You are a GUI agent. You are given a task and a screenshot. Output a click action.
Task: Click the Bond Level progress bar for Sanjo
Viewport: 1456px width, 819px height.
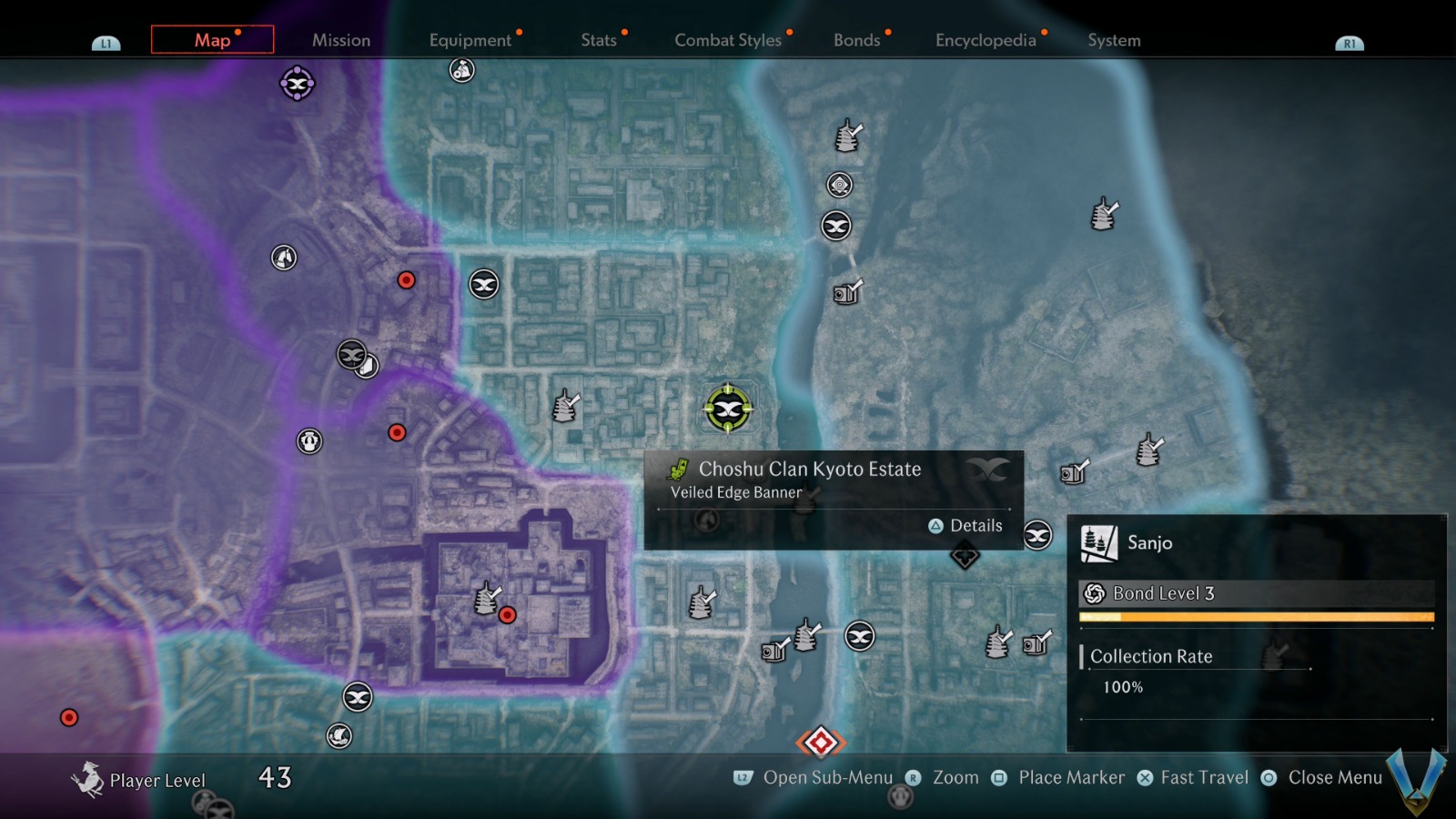click(1254, 615)
